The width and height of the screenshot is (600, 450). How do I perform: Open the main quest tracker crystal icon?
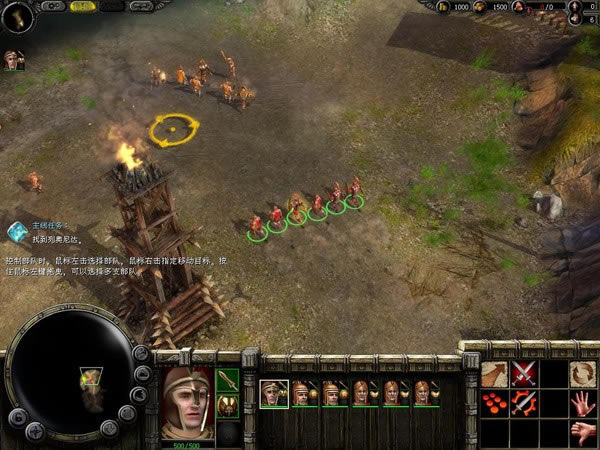(x=17, y=231)
